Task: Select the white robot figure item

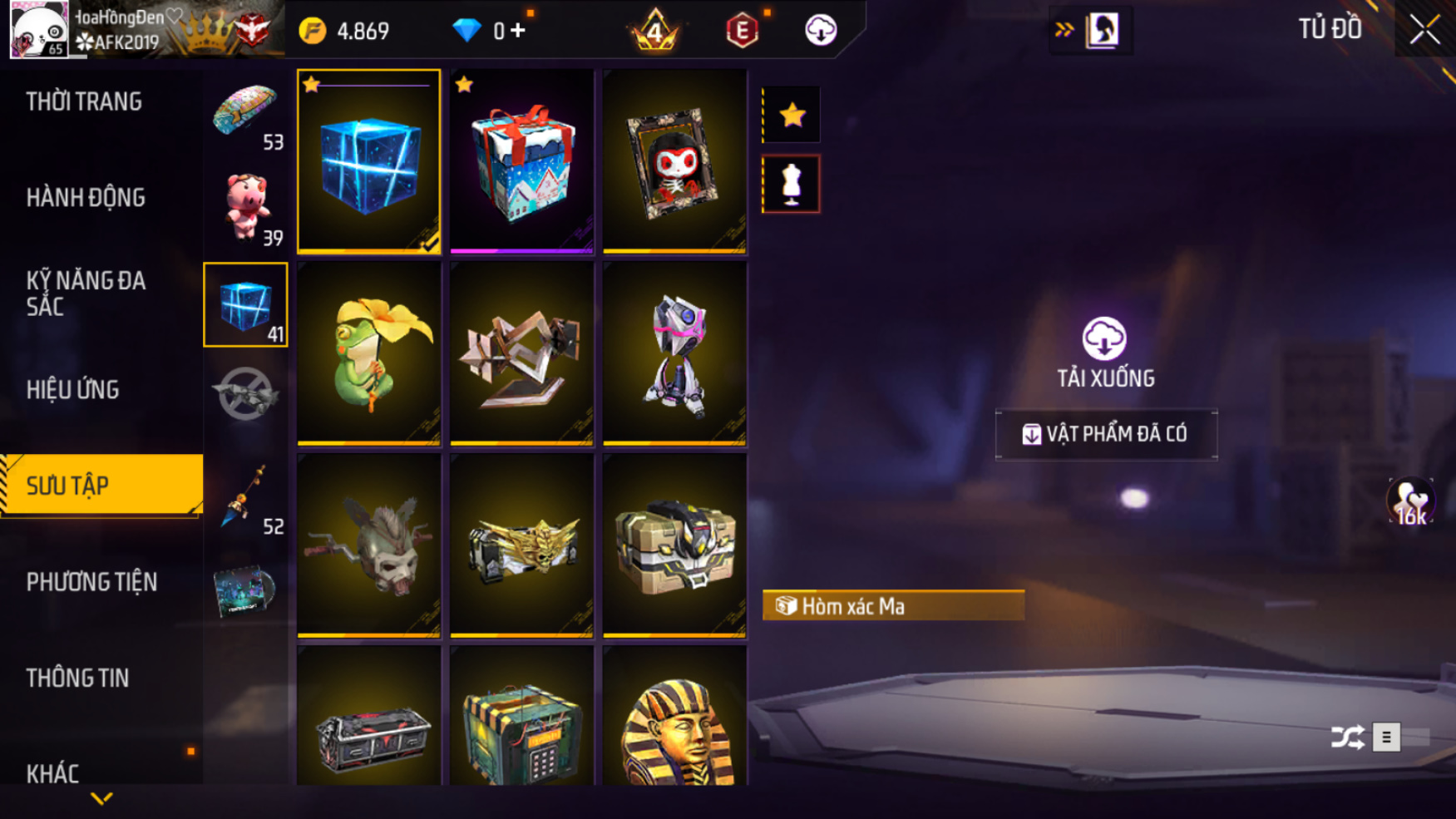Action: click(674, 353)
